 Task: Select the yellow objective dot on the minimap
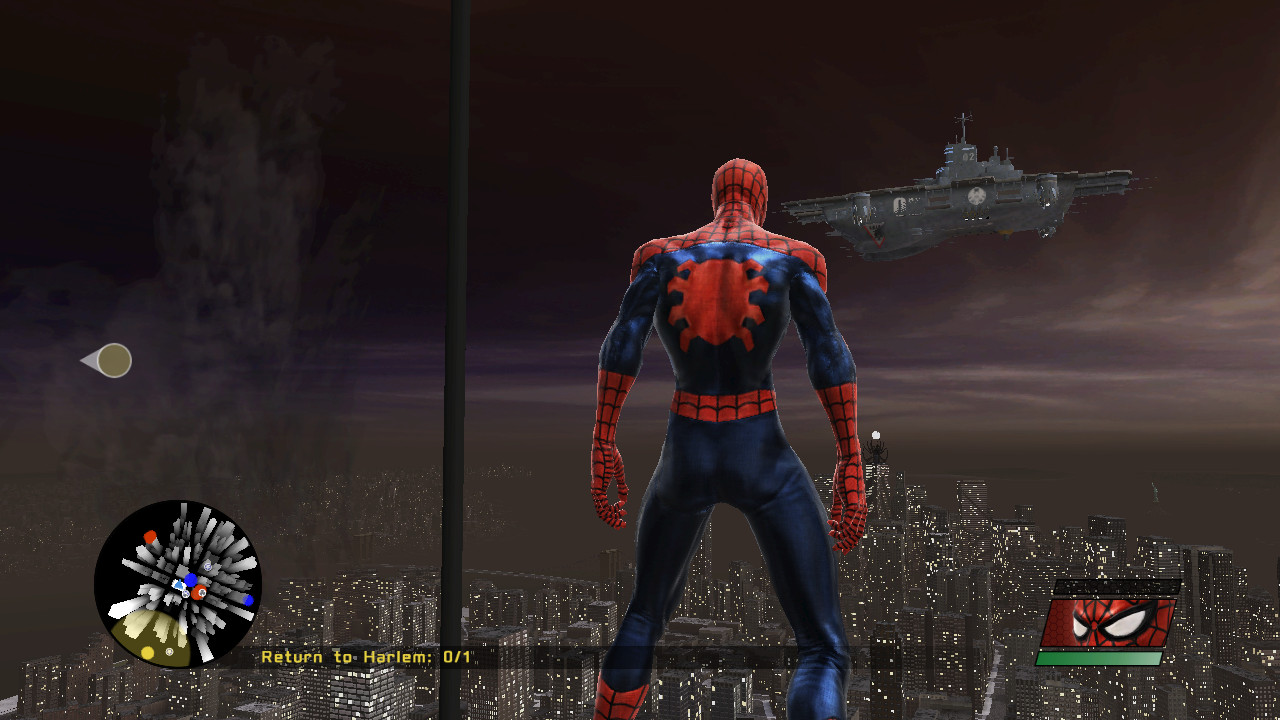(x=147, y=651)
